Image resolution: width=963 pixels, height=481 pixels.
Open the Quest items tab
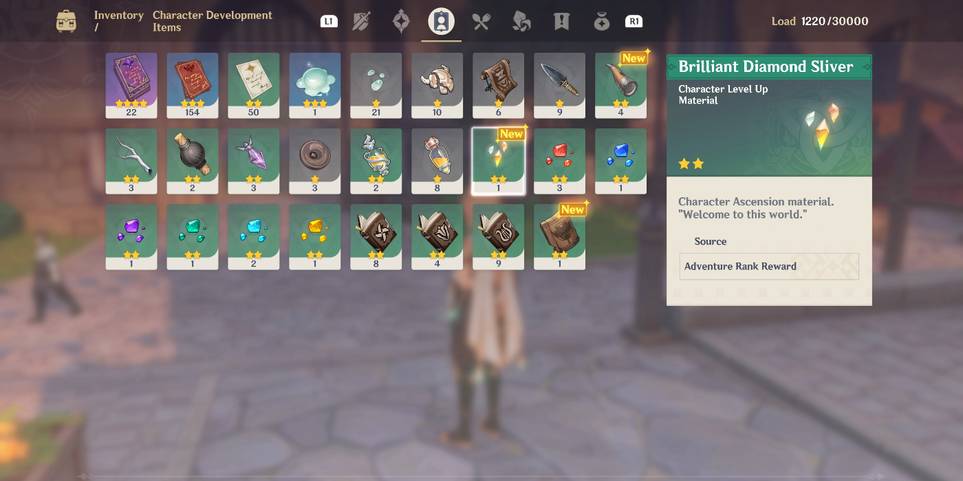(561, 21)
